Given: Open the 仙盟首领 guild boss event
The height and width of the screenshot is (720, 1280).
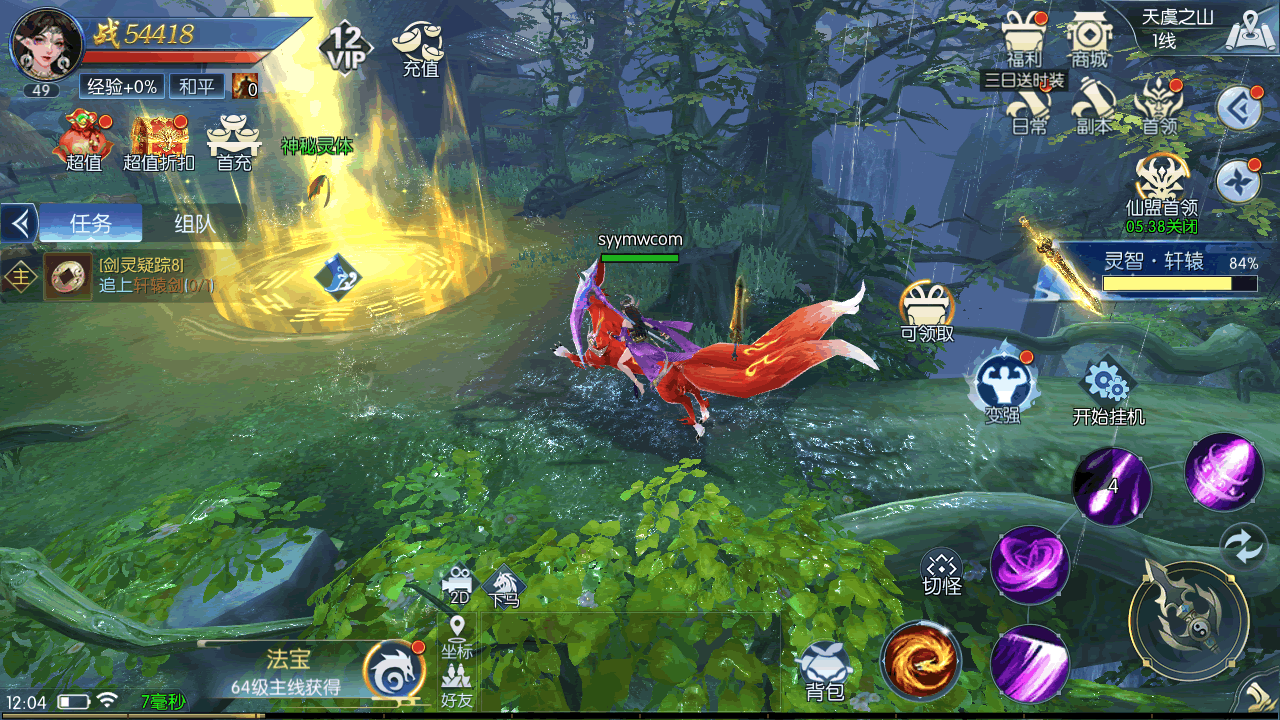Looking at the screenshot, I should (x=1161, y=188).
